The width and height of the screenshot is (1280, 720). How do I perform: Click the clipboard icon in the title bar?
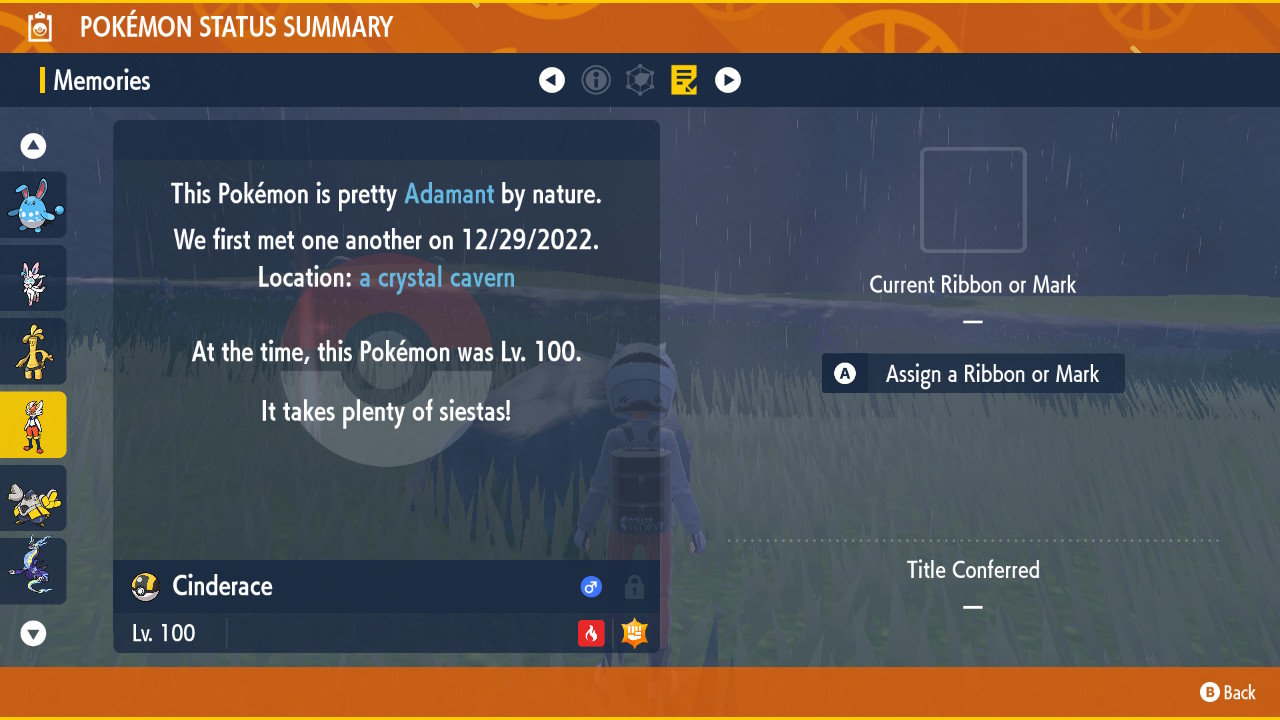coord(38,26)
